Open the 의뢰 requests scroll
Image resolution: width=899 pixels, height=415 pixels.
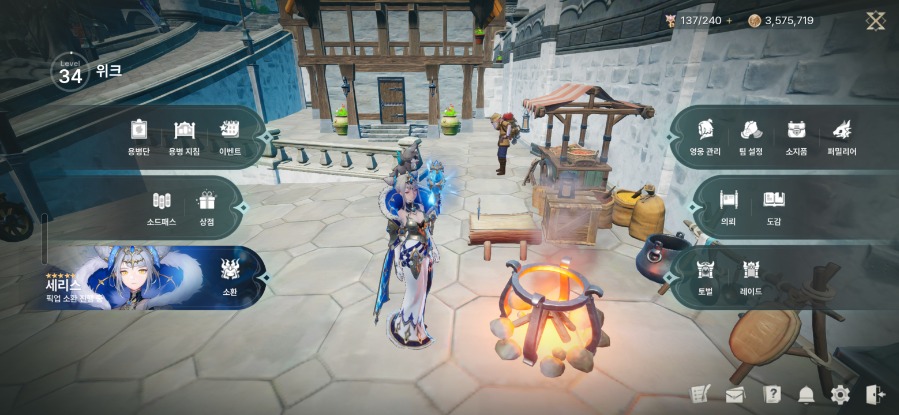tap(728, 205)
